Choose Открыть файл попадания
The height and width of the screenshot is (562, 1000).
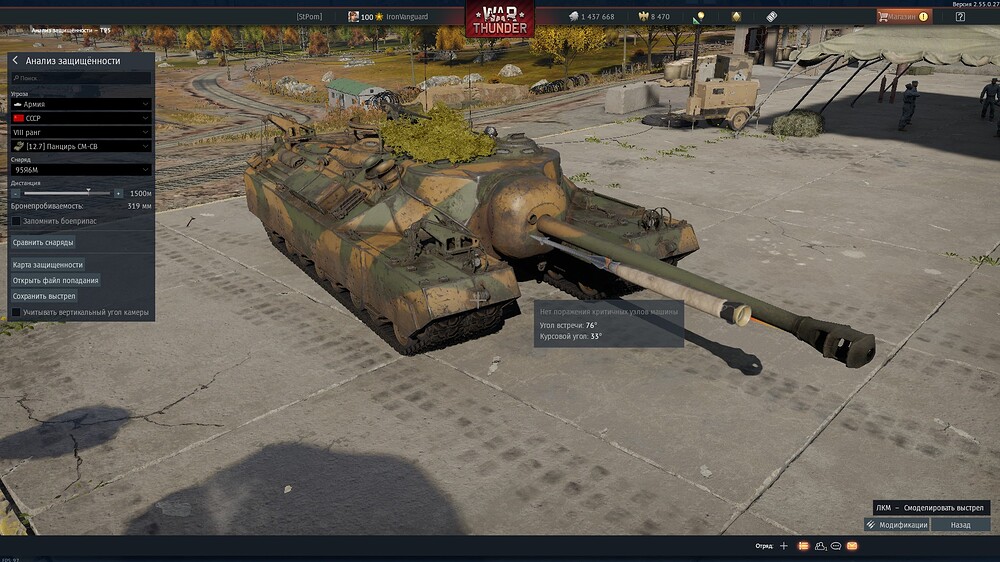click(x=55, y=281)
